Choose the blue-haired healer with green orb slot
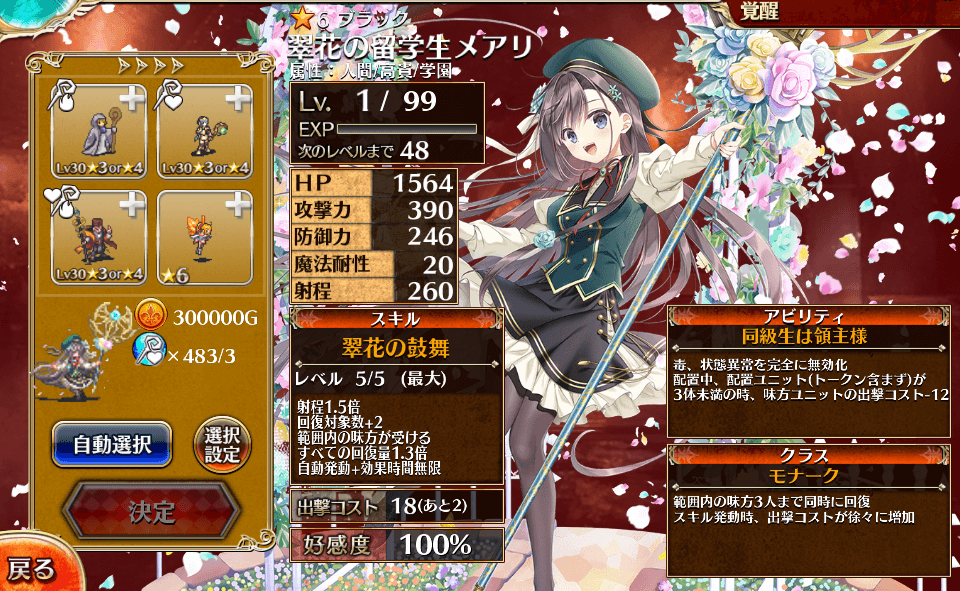 point(203,130)
